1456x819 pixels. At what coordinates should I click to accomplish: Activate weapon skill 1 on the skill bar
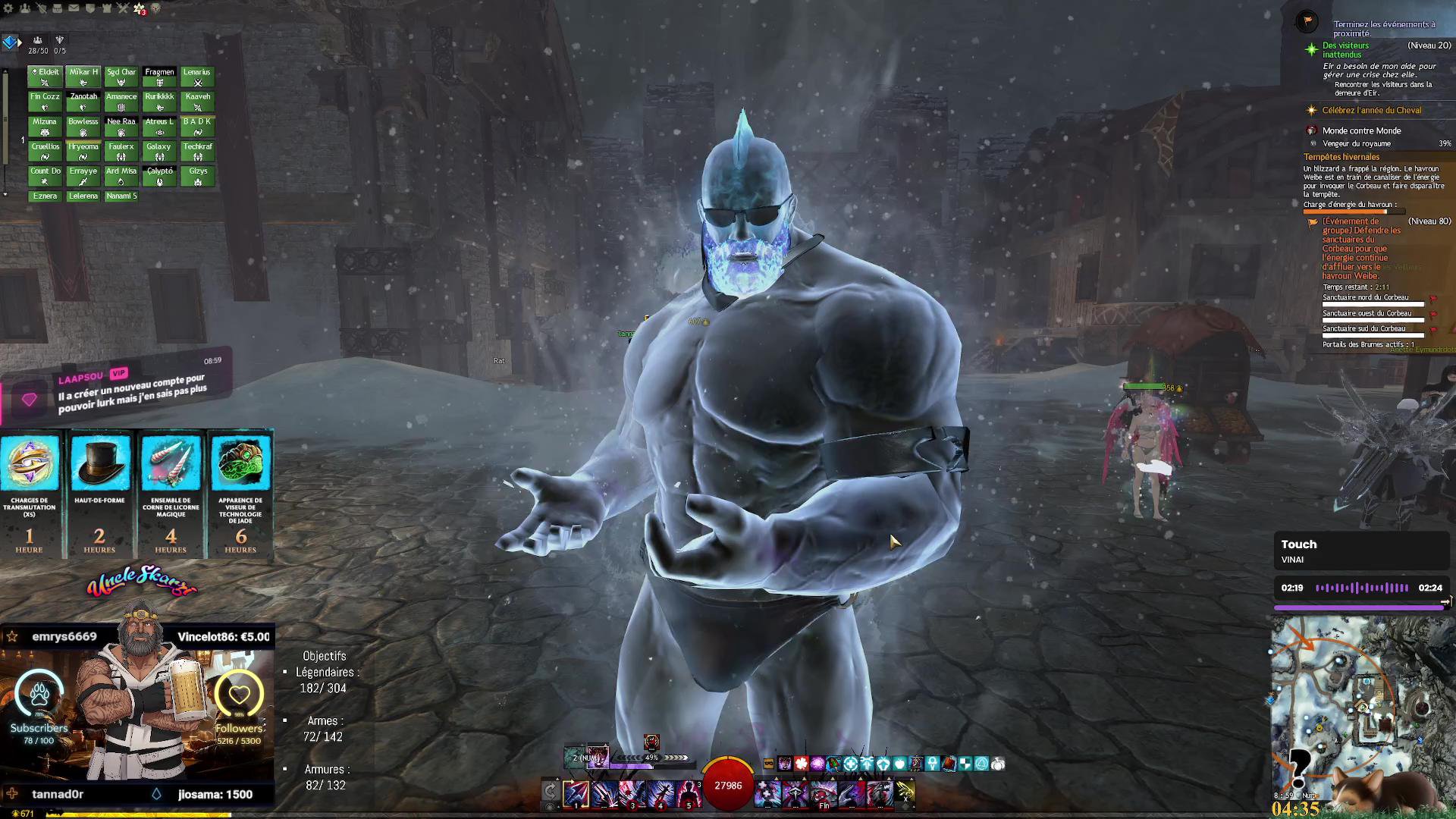[576, 793]
